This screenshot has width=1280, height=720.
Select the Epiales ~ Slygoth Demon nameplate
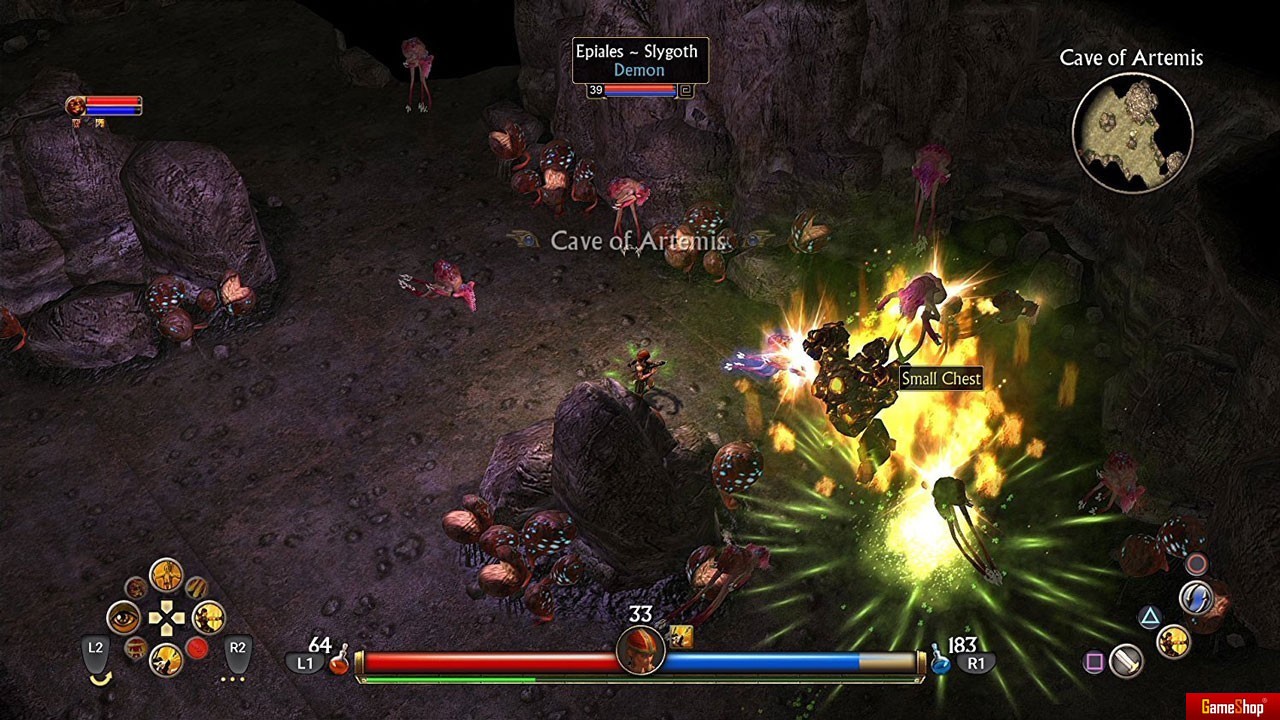pyautogui.click(x=640, y=61)
